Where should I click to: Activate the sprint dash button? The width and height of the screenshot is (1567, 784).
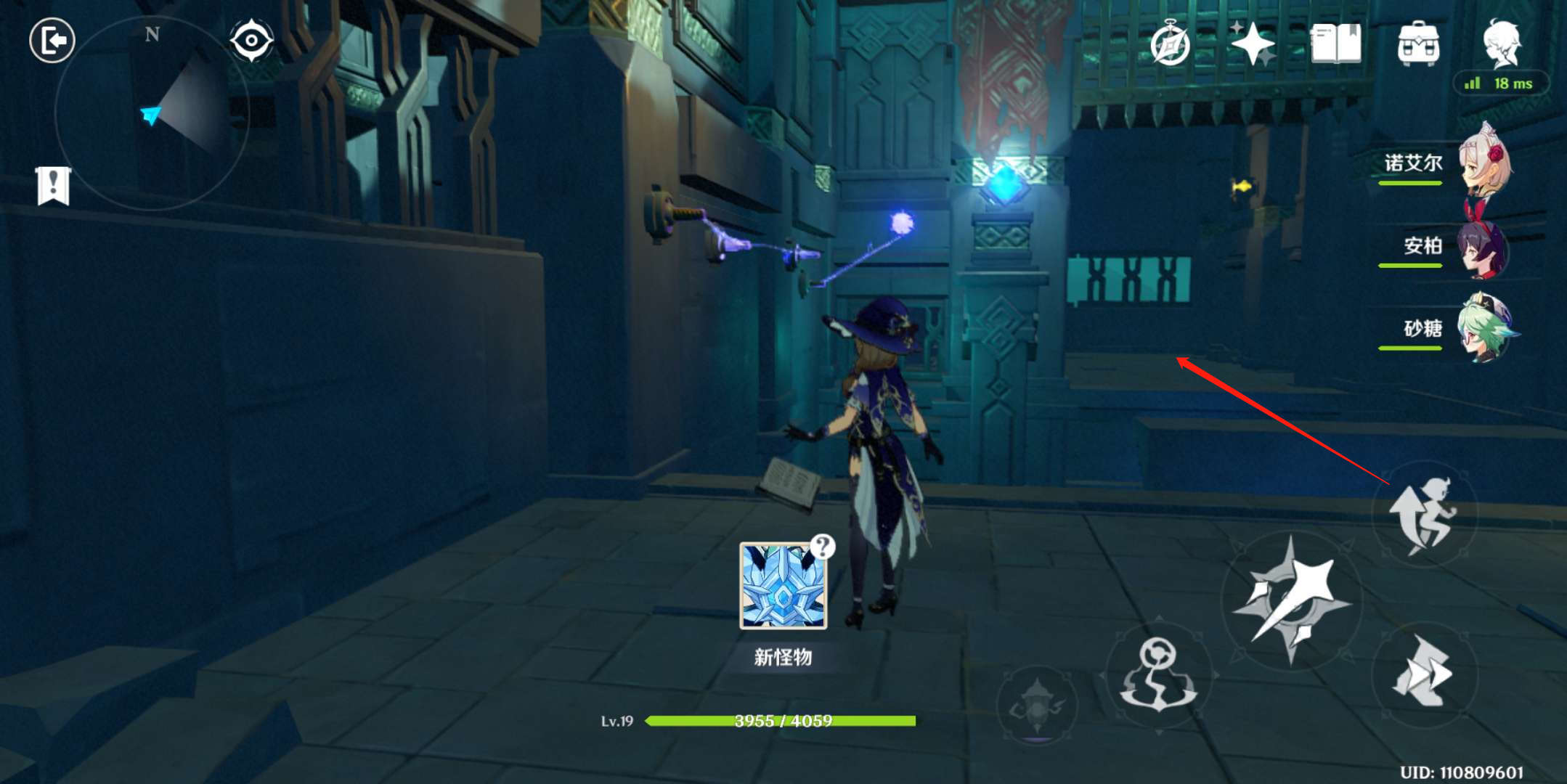coord(1423,673)
